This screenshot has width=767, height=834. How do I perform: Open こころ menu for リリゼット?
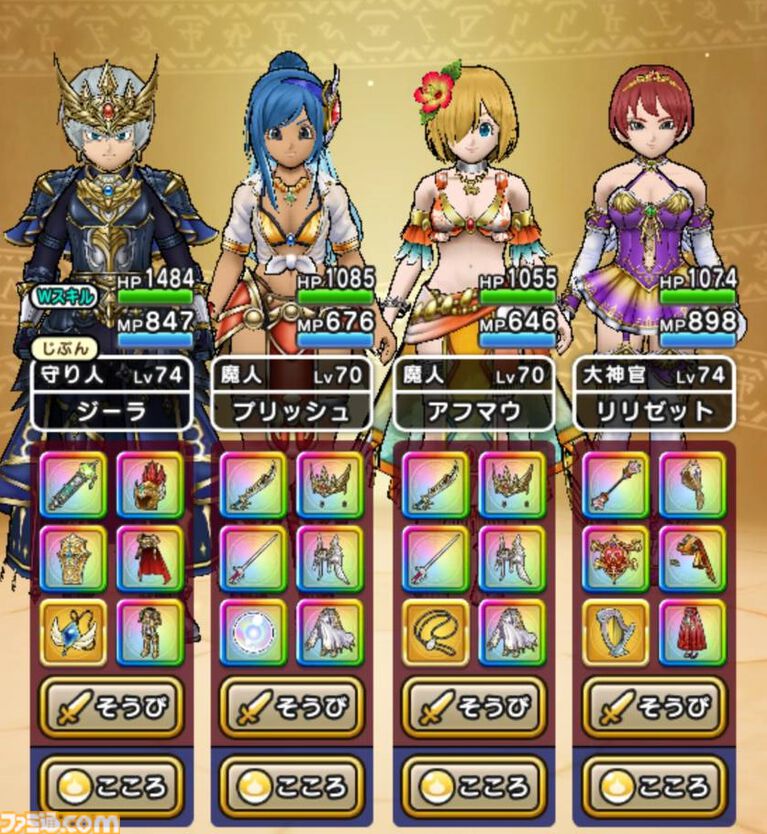[655, 783]
